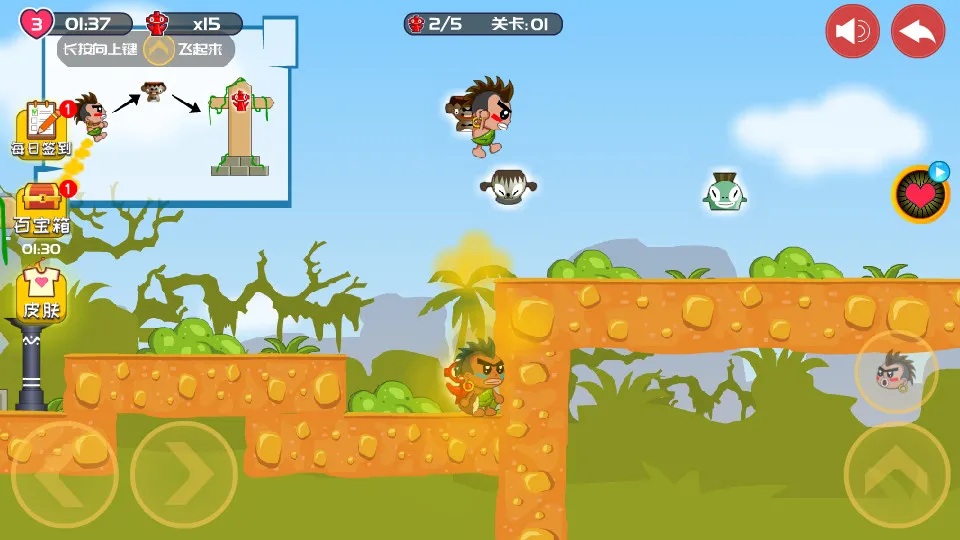Viewport: 960px width, 540px height.
Task: Tap the red back arrow button
Action: point(918,31)
